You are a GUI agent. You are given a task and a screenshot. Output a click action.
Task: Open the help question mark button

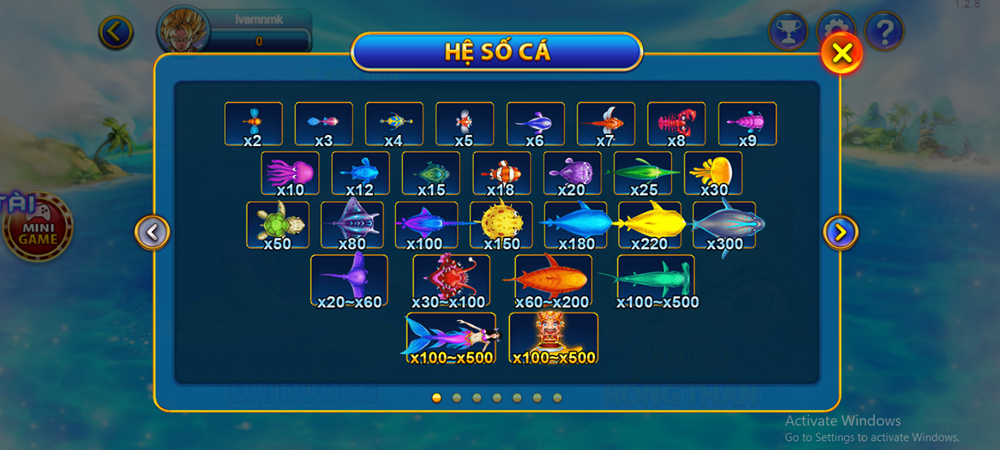coord(884,32)
